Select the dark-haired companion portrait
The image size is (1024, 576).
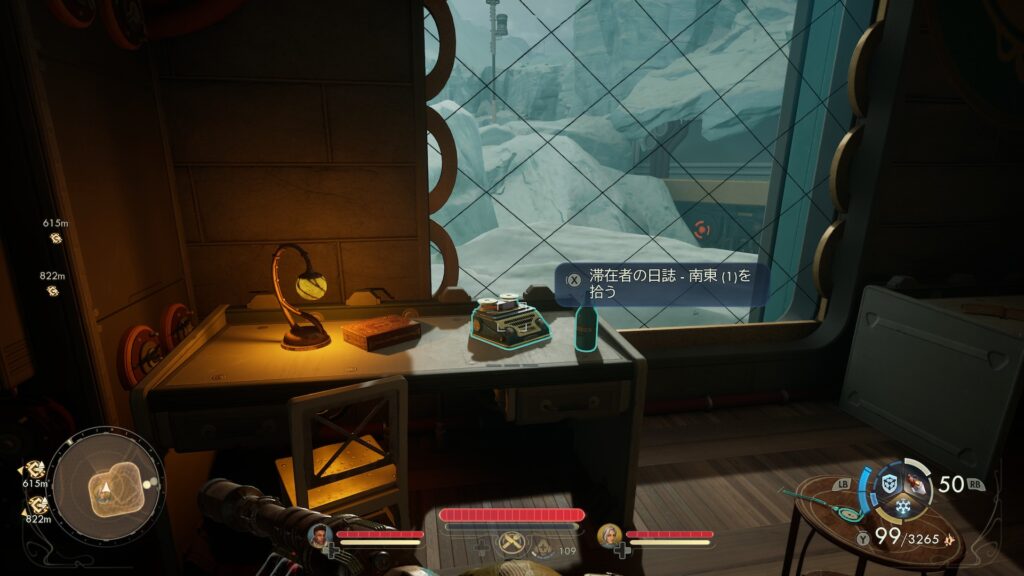321,535
